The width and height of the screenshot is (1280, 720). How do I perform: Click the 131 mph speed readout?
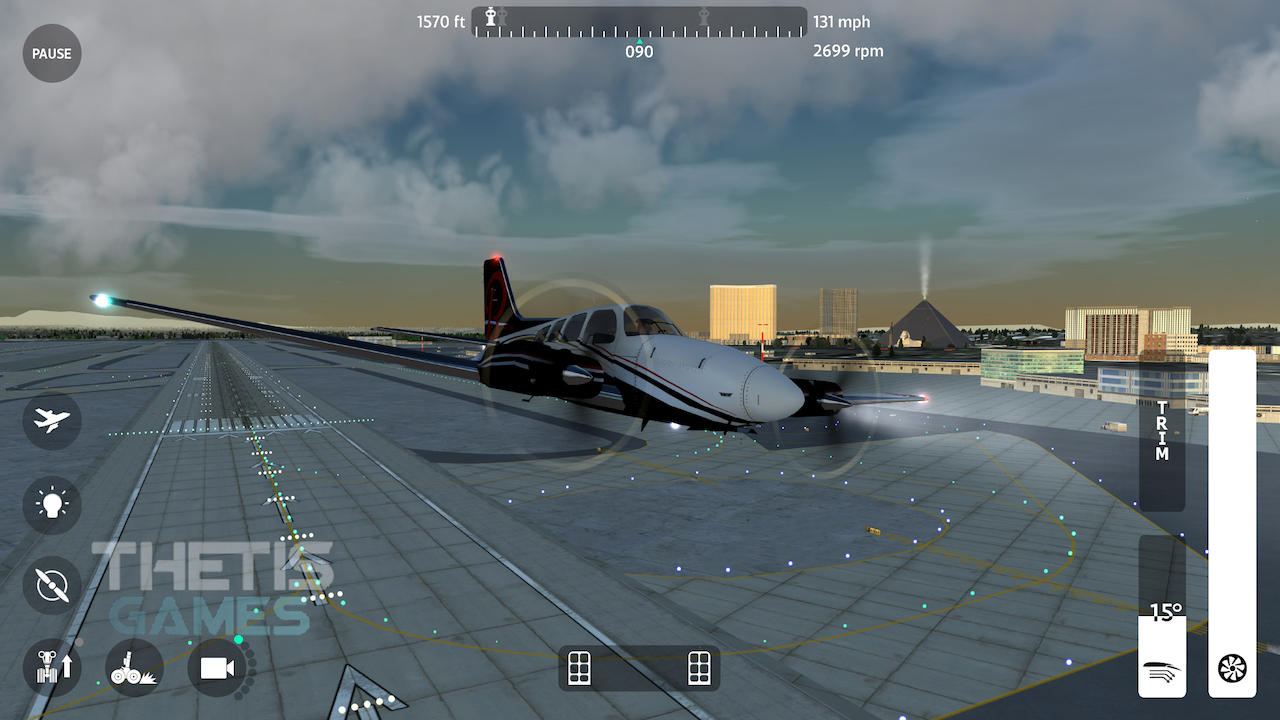[843, 21]
